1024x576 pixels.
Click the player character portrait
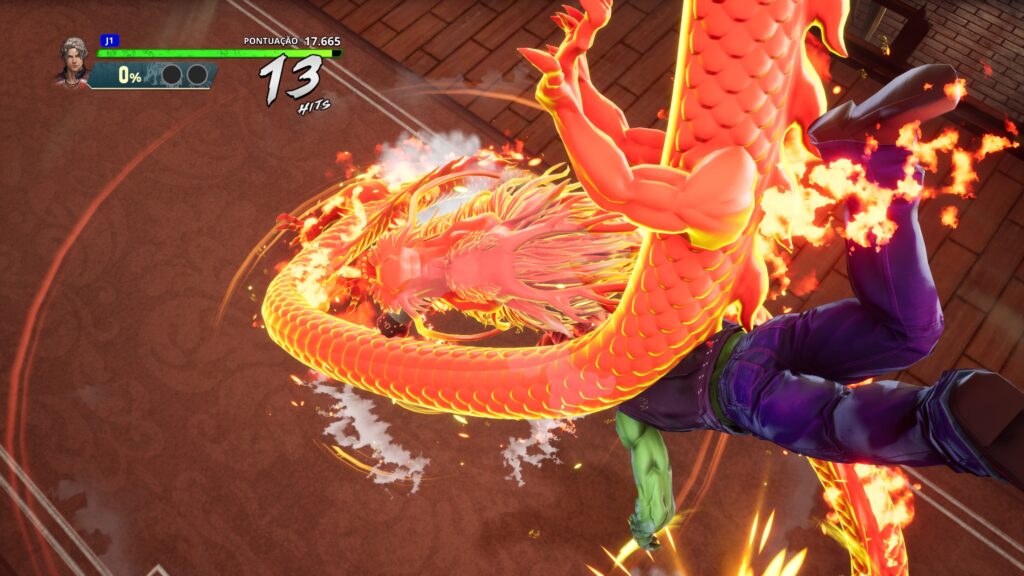[x=73, y=62]
